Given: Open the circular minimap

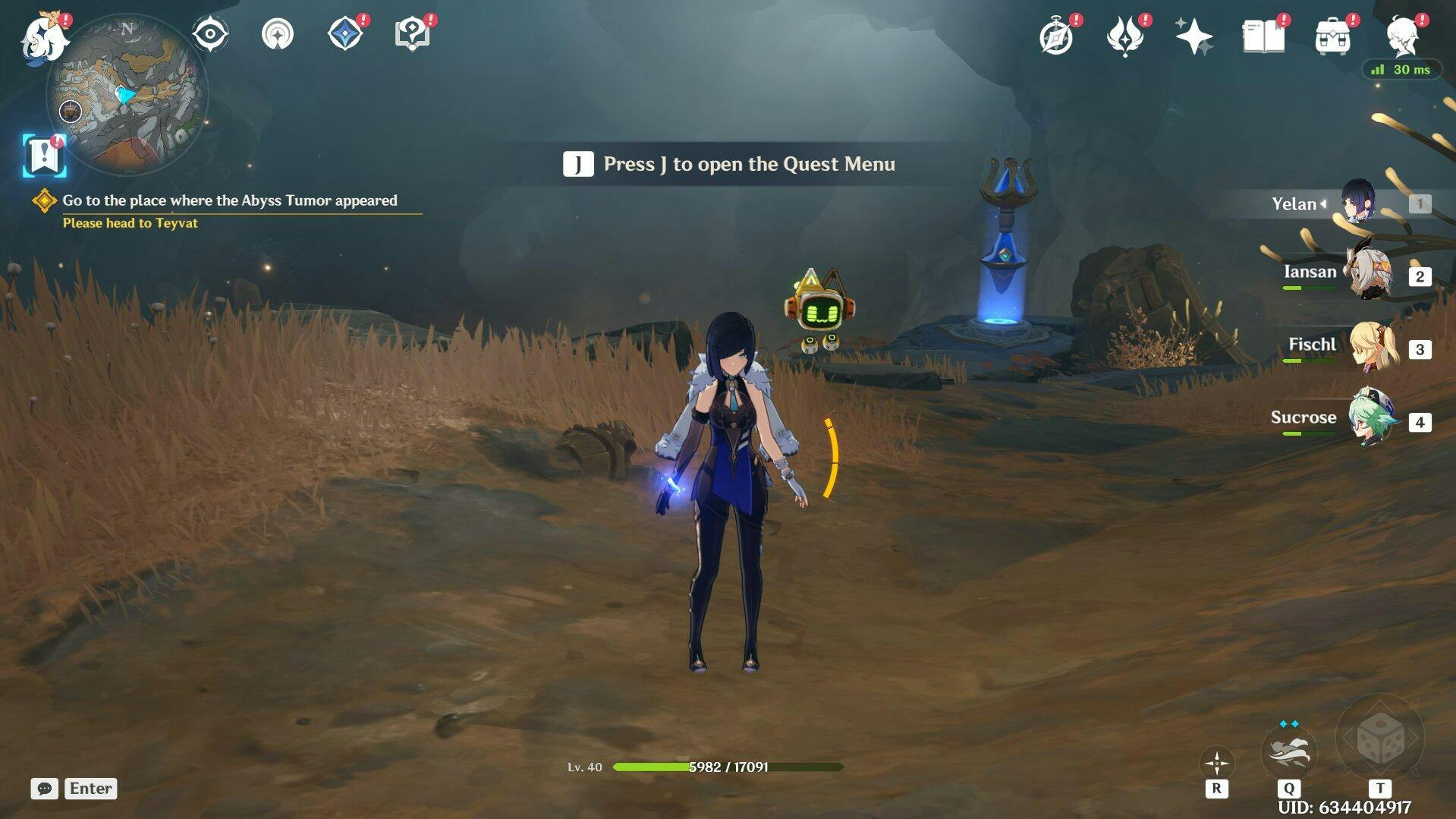Looking at the screenshot, I should coord(127,95).
